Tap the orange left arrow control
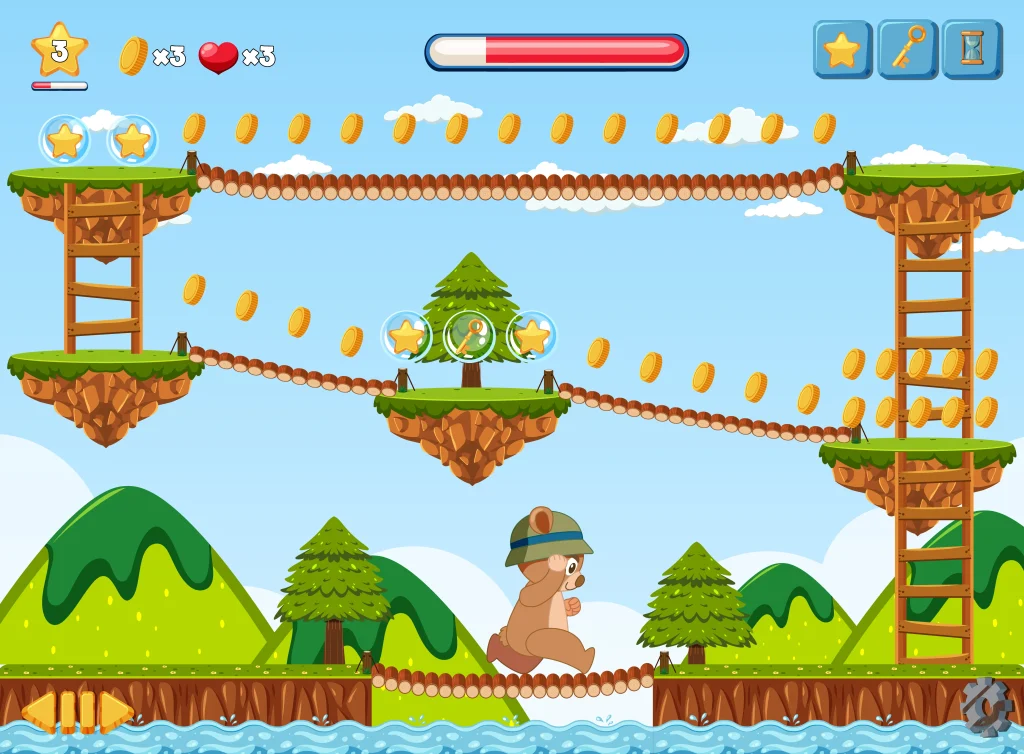Image resolution: width=1024 pixels, height=754 pixels. (x=39, y=711)
